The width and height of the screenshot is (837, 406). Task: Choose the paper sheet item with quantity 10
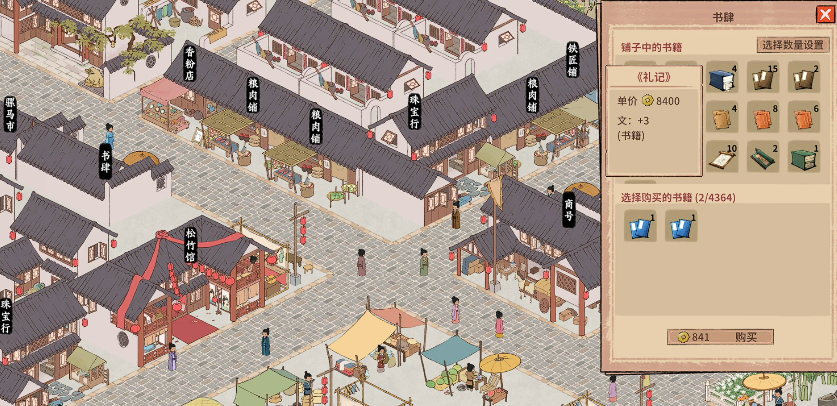pos(722,156)
